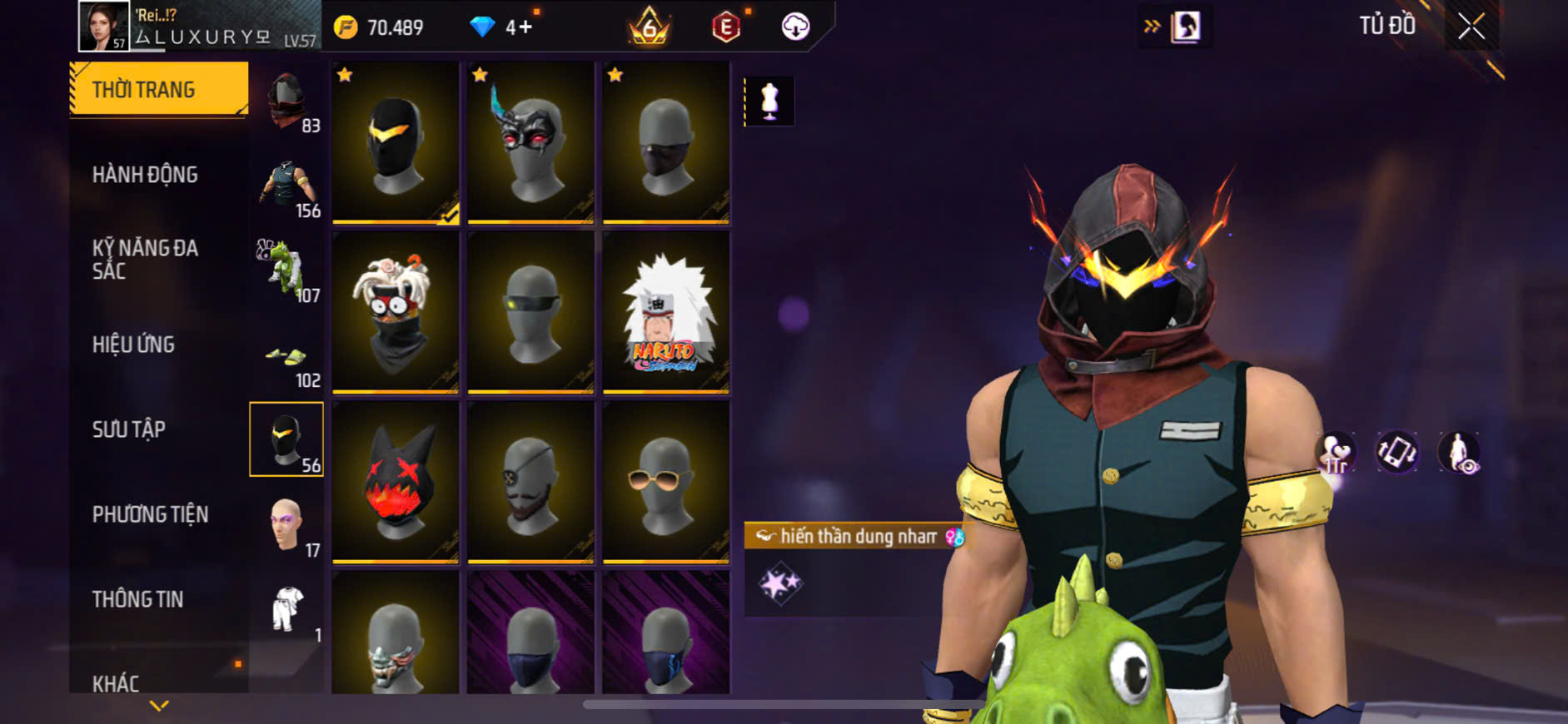Screen dimensions: 1568x724
Task: Open the THÔNG TIN menu entry
Action: [x=137, y=599]
